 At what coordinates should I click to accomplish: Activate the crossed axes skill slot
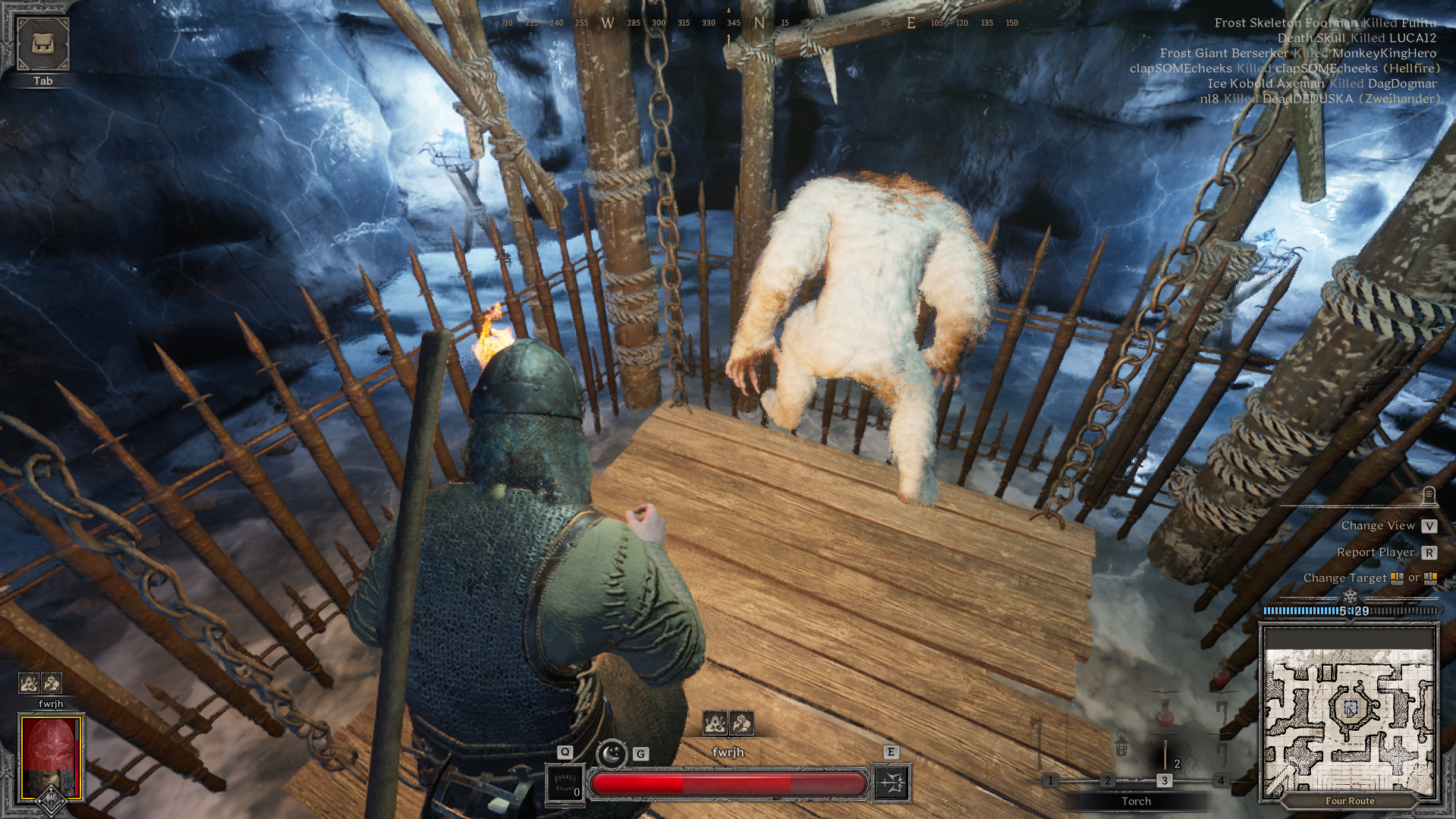892,783
